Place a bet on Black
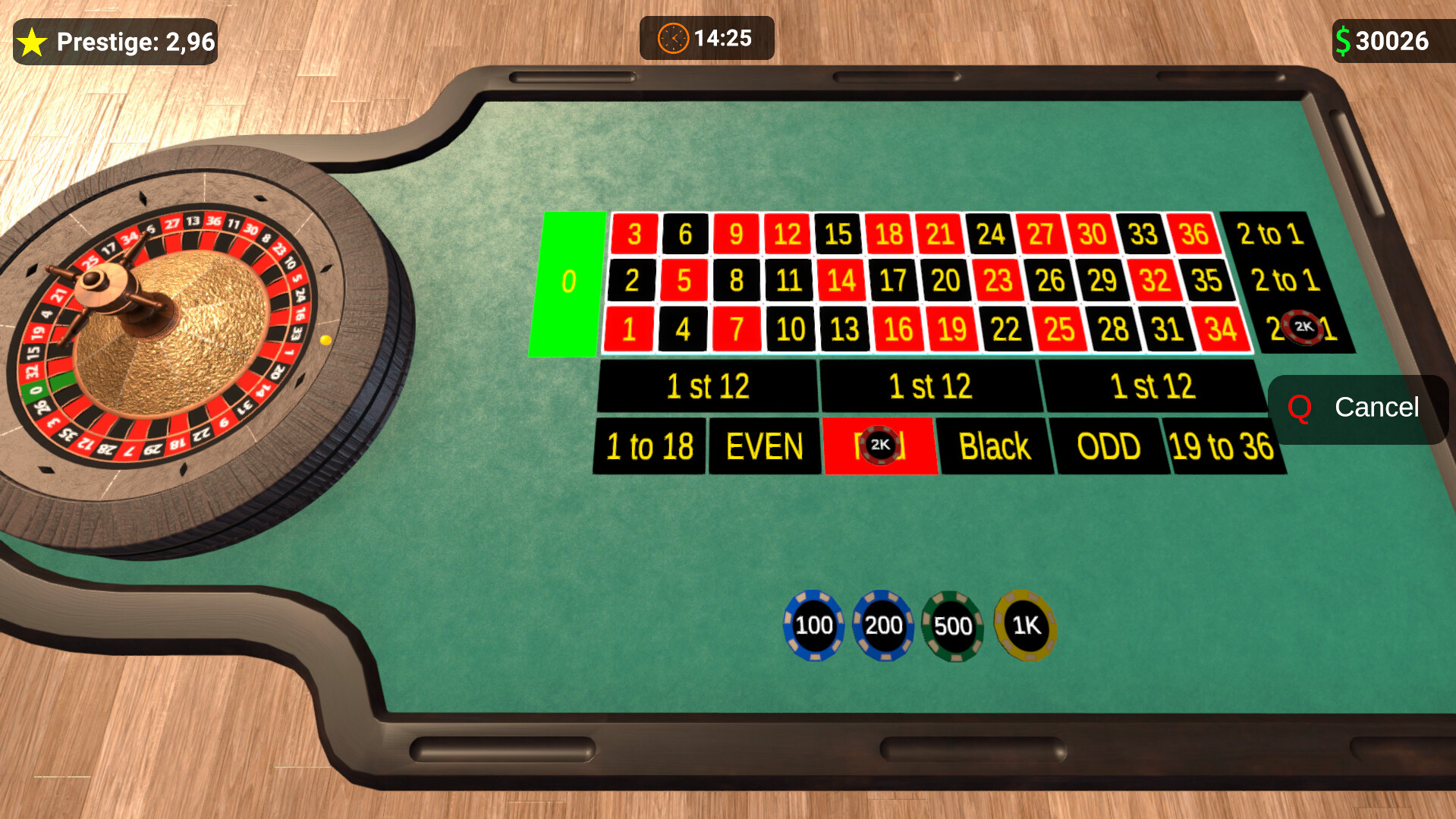The image size is (1456, 819). coord(995,446)
